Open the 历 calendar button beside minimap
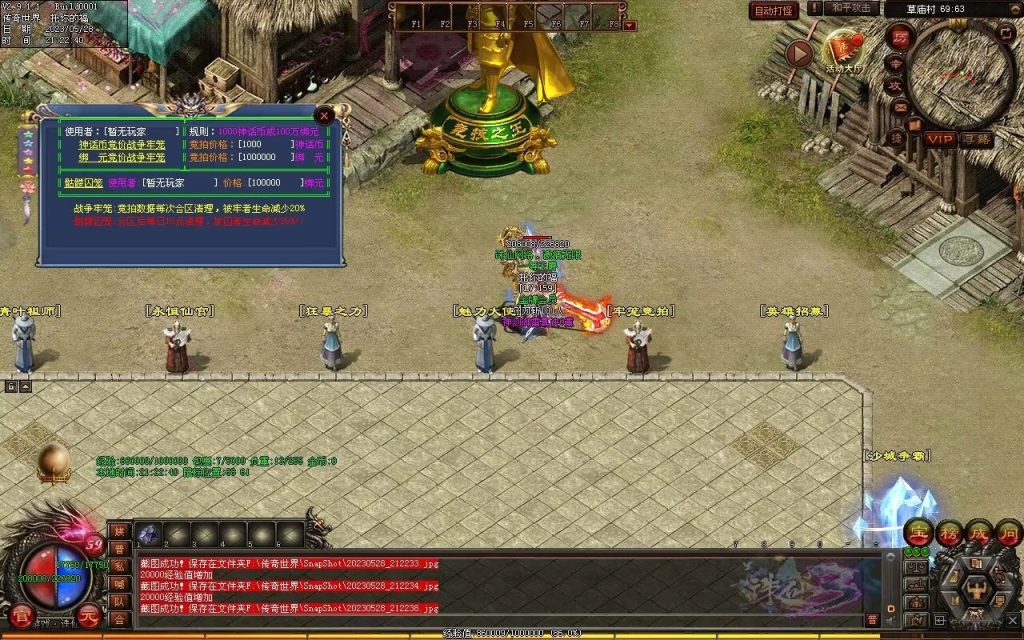Image resolution: width=1024 pixels, height=640 pixels. [899, 36]
